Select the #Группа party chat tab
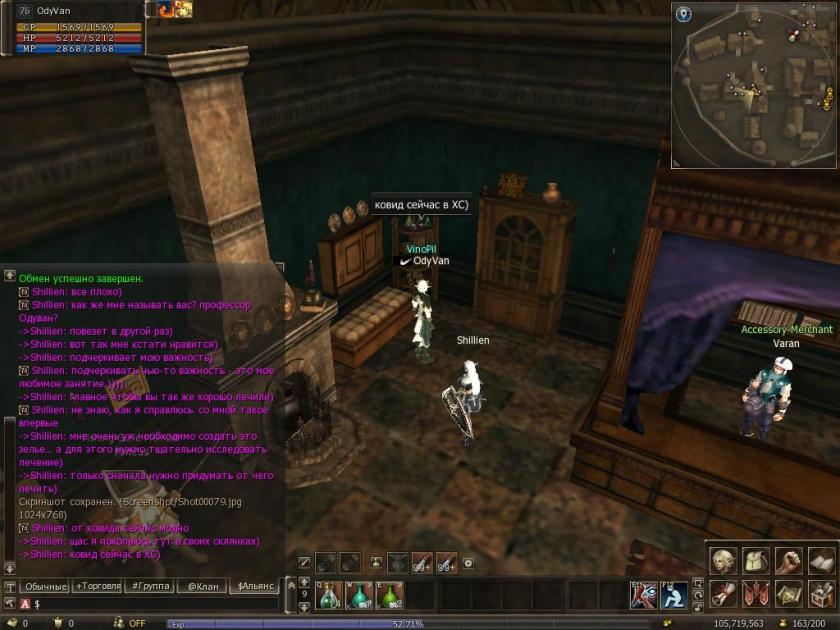 pos(150,586)
